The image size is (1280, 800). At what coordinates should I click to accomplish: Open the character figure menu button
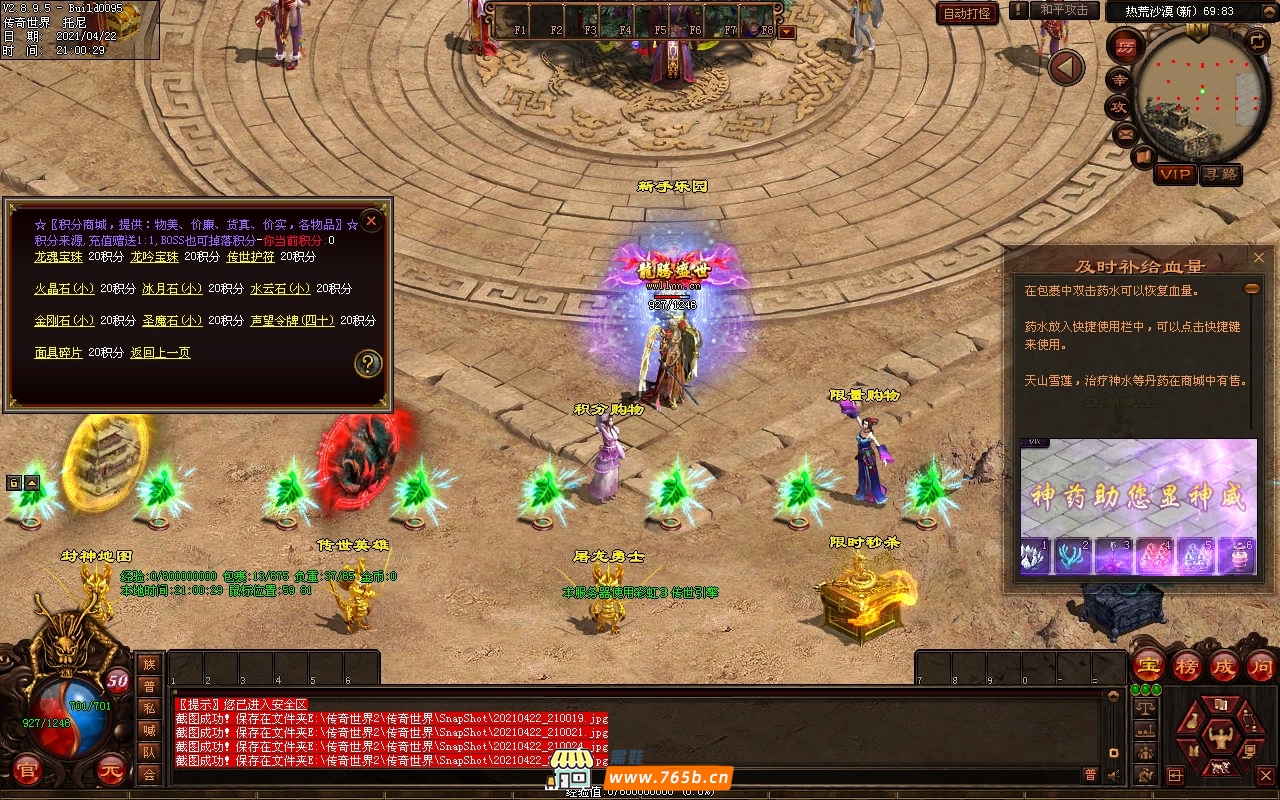coord(1219,738)
